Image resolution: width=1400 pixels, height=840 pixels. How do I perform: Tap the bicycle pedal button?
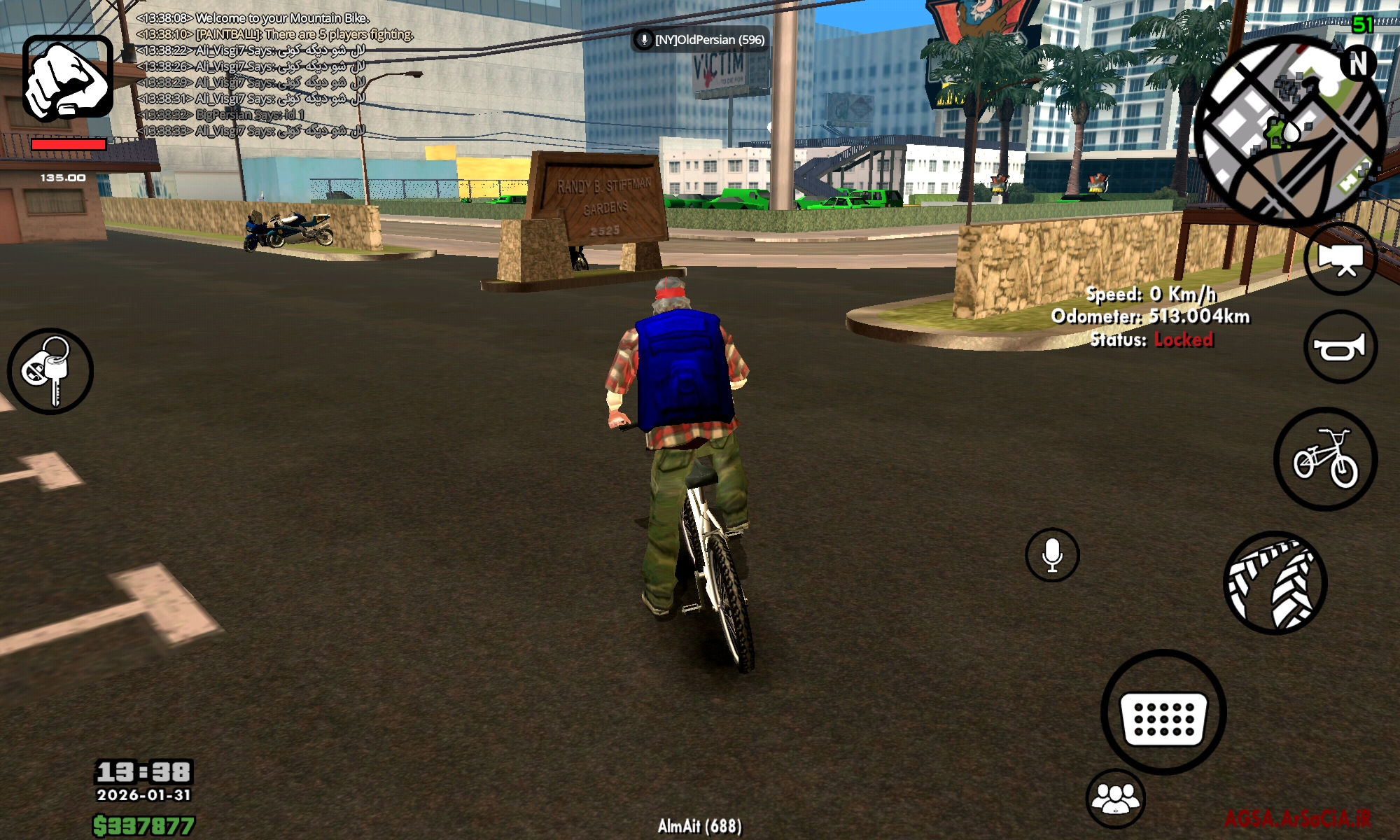(x=1325, y=459)
